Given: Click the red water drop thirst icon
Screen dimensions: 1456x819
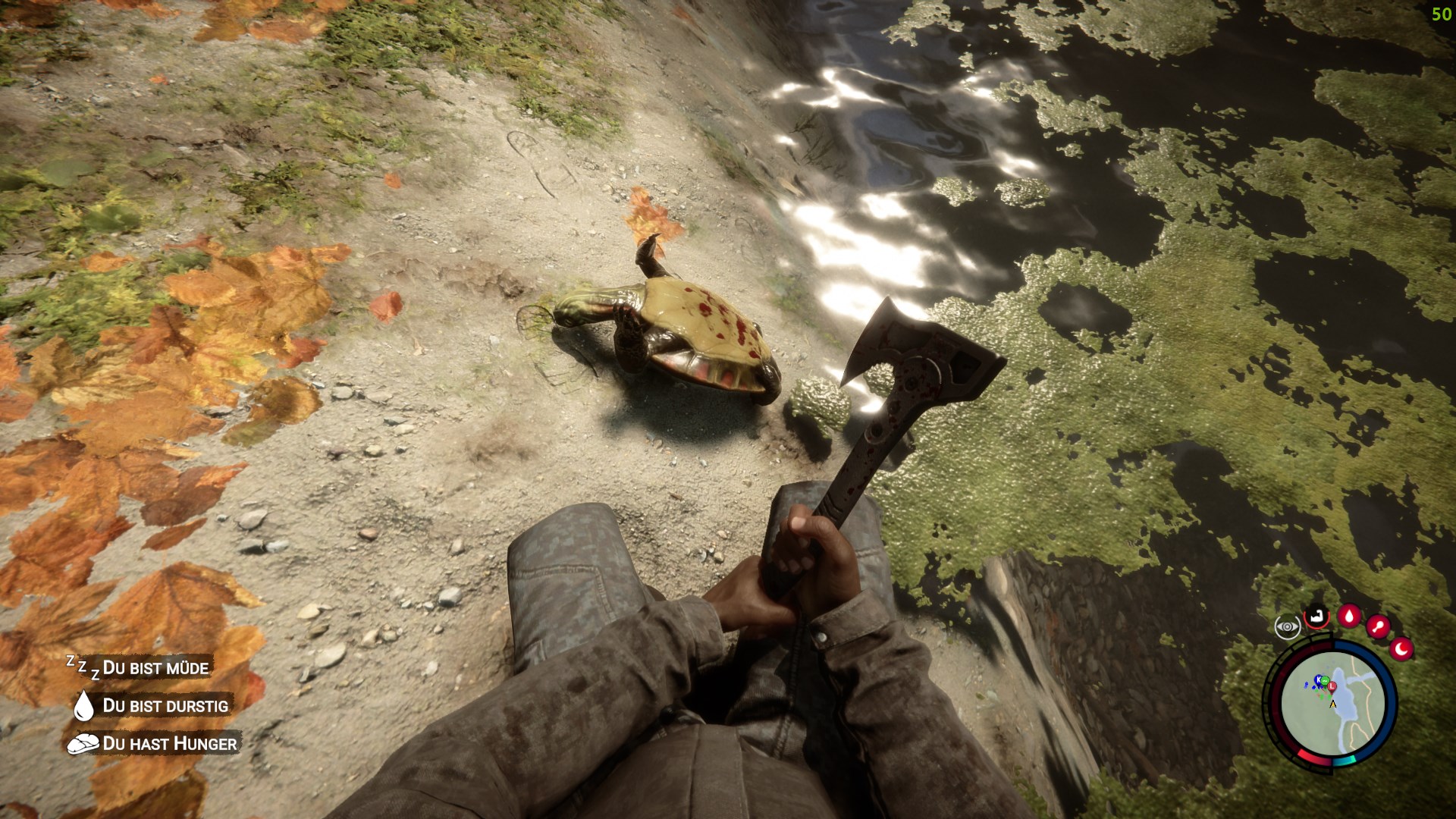Looking at the screenshot, I should [1349, 615].
